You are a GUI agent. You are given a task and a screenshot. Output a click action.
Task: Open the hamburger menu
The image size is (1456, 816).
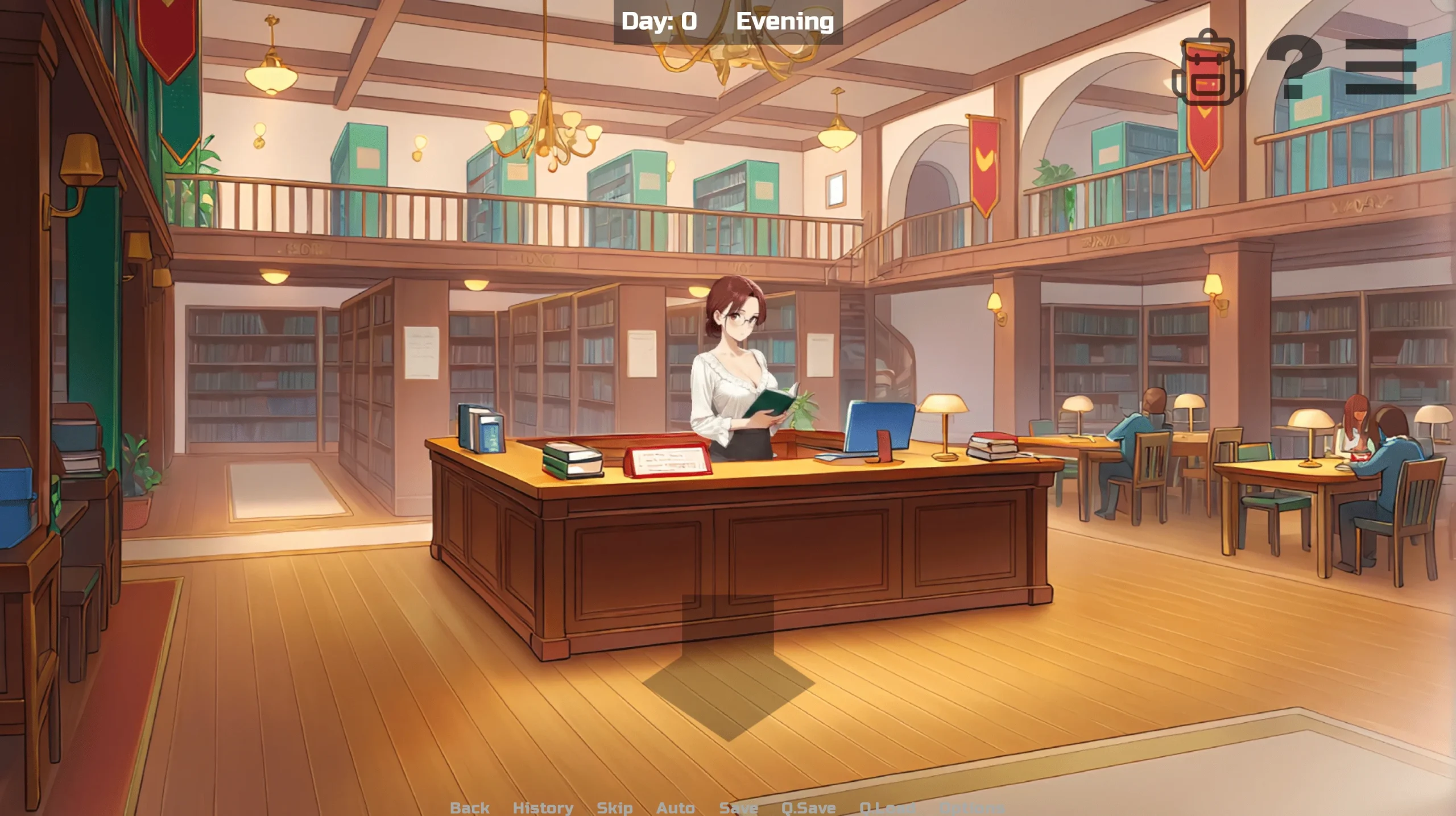click(x=1380, y=67)
